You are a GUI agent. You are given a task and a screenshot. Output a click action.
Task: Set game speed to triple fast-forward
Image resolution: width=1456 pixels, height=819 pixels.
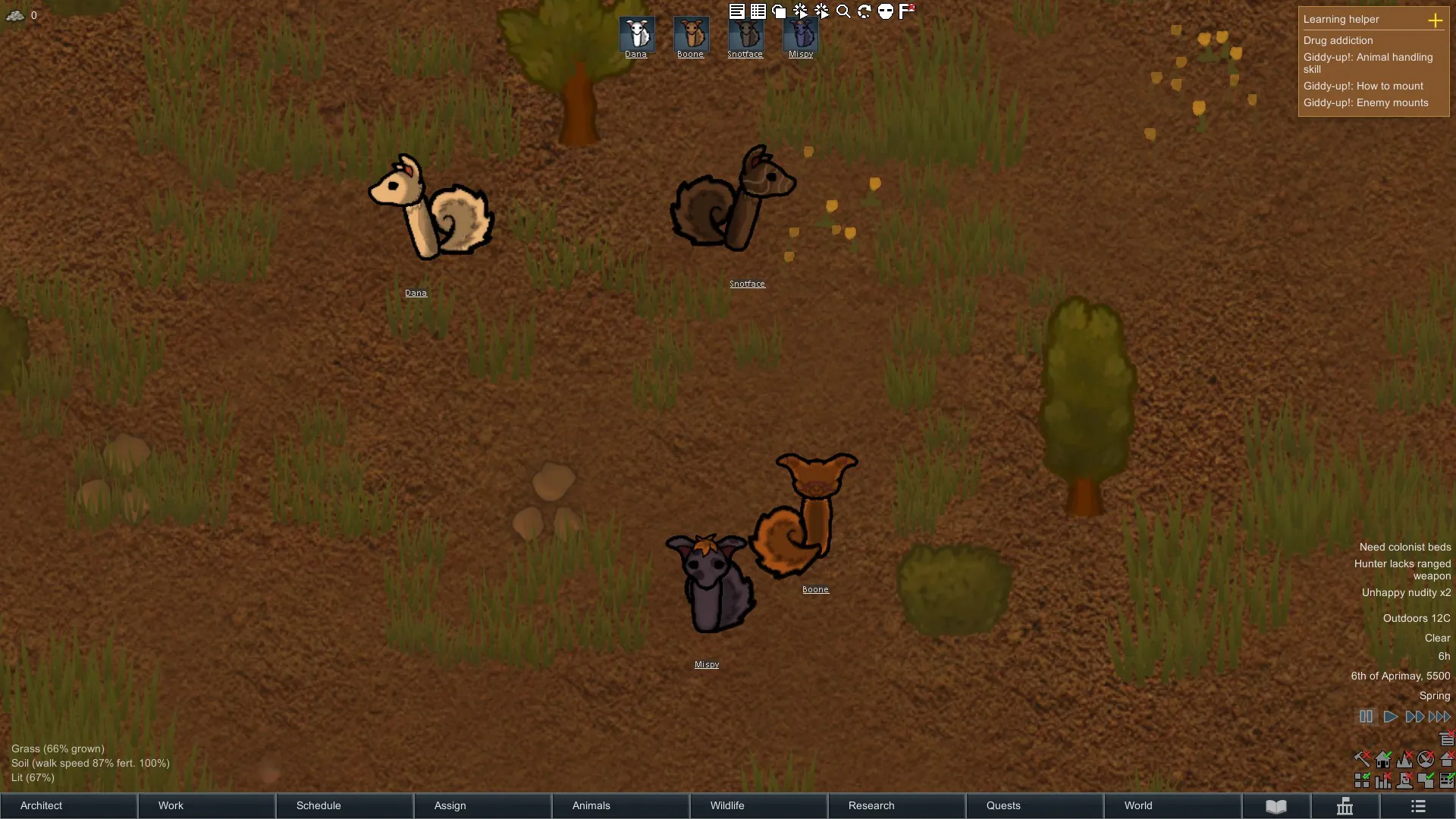pos(1439,717)
